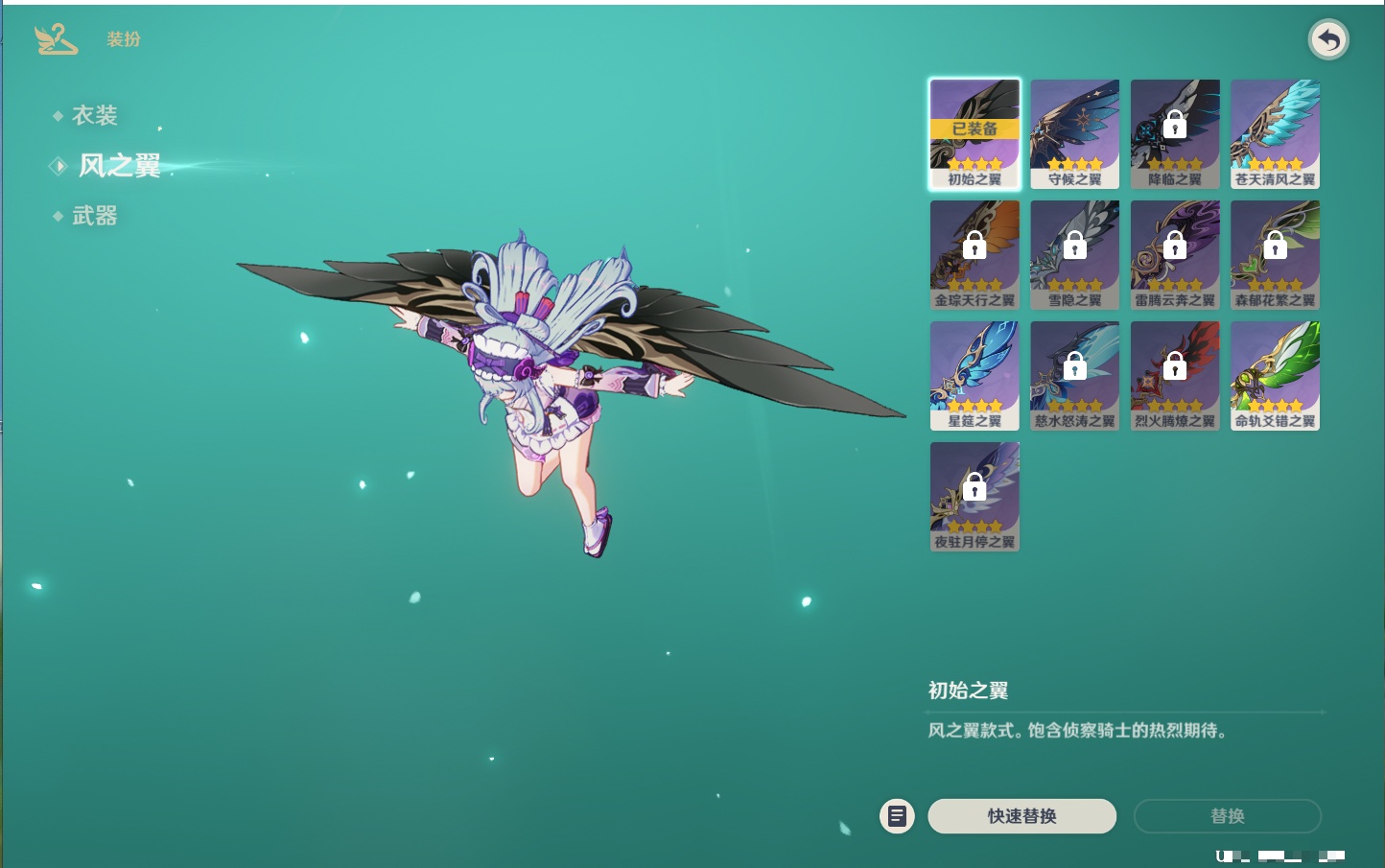Screen dimensions: 1385x868
Task: Select the 风之翼 wind glider tab
Action: [x=119, y=166]
